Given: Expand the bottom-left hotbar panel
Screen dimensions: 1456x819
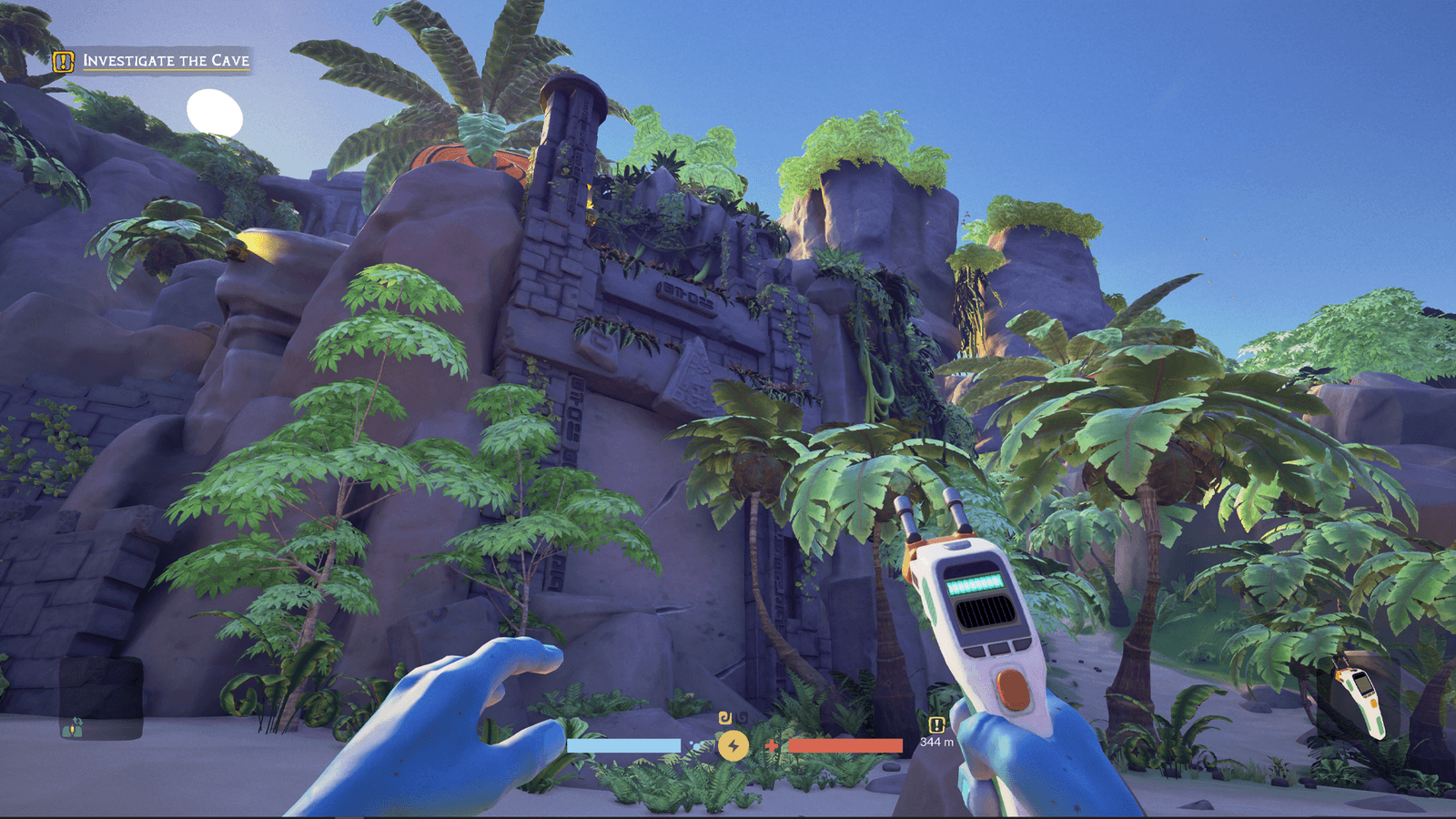Looking at the screenshot, I should point(100,699).
